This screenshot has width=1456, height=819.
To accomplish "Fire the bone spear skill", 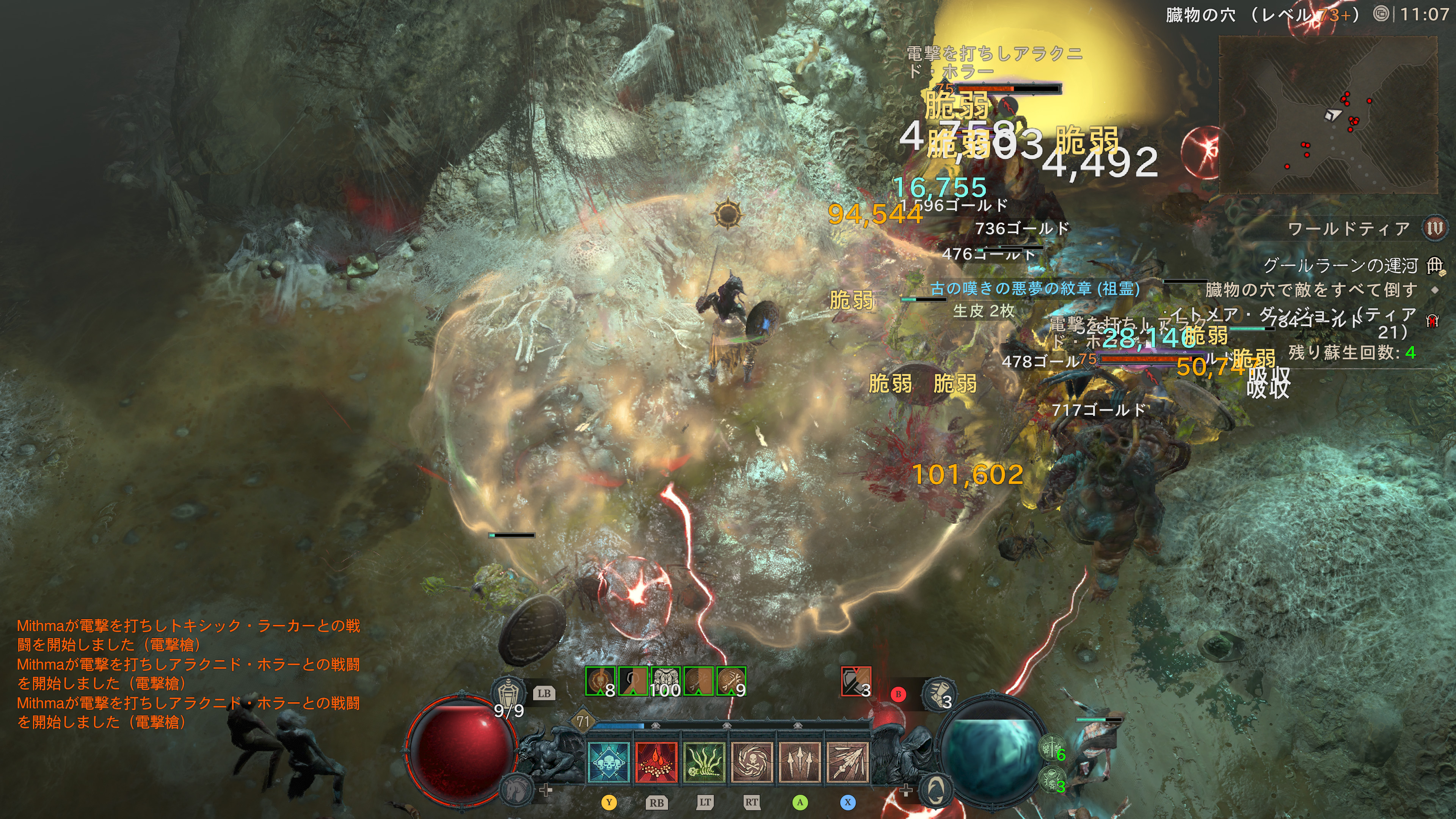I will (847, 762).
